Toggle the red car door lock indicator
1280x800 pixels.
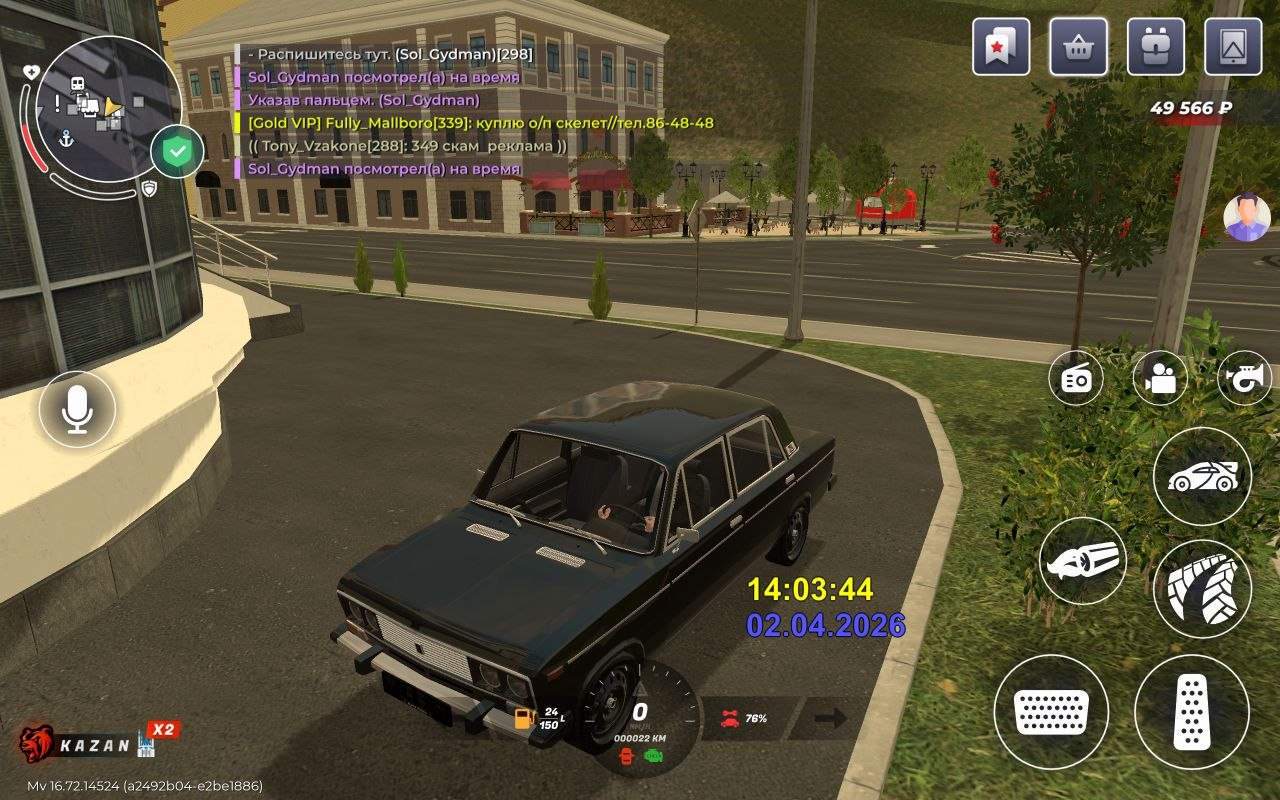(x=628, y=757)
